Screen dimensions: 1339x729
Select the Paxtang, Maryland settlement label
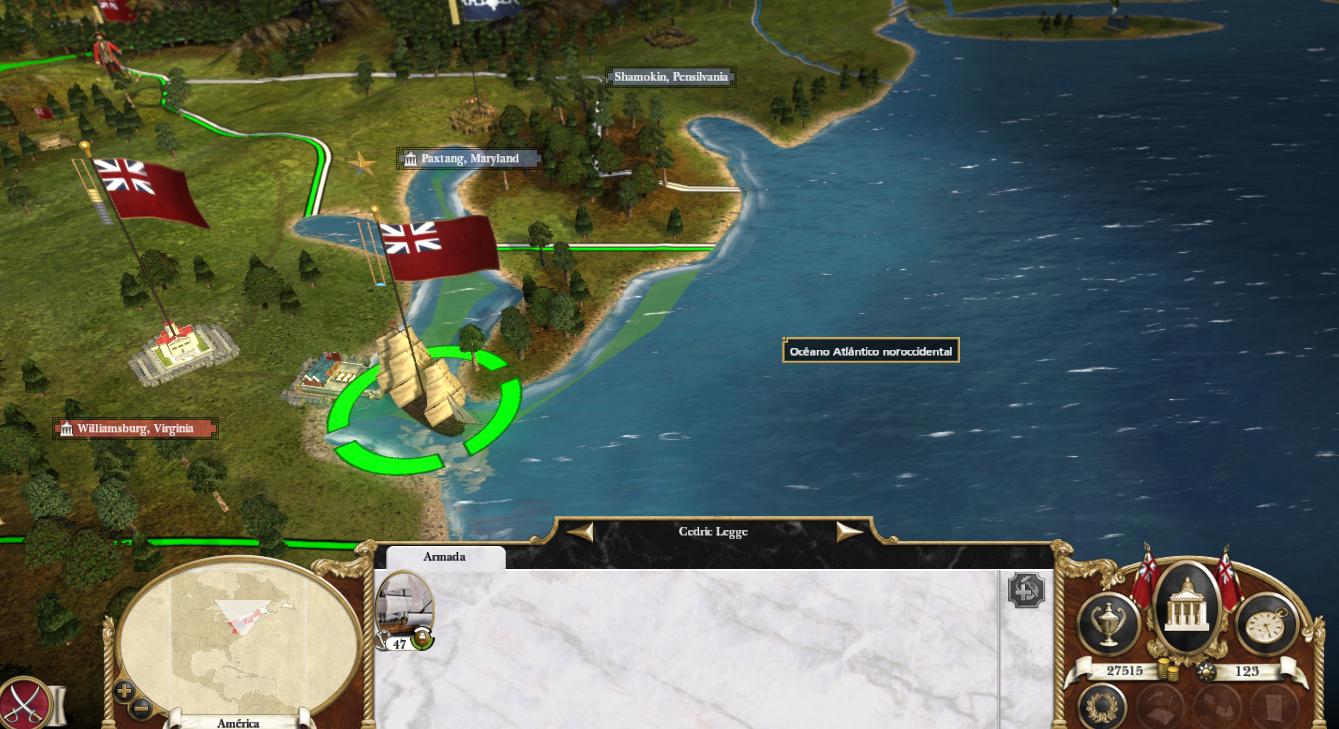(x=470, y=159)
